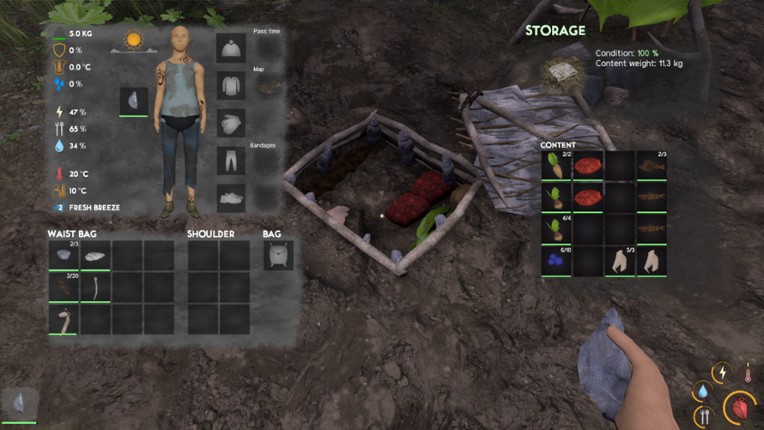Select the sharp stone held-item slot
Viewport: 764px width, 430px height.
[134, 101]
